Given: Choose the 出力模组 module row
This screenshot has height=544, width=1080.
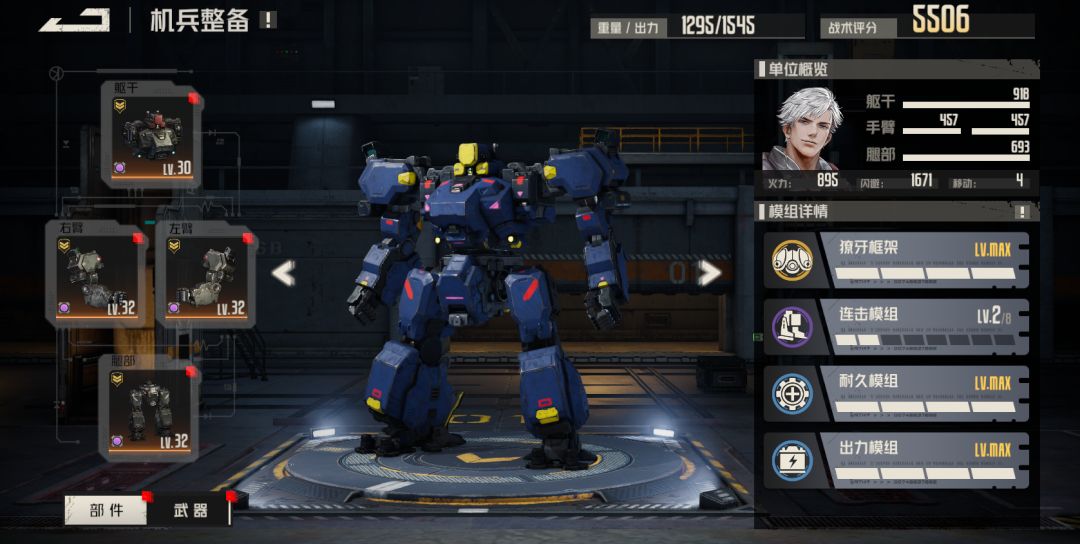Looking at the screenshot, I should pos(895,459).
